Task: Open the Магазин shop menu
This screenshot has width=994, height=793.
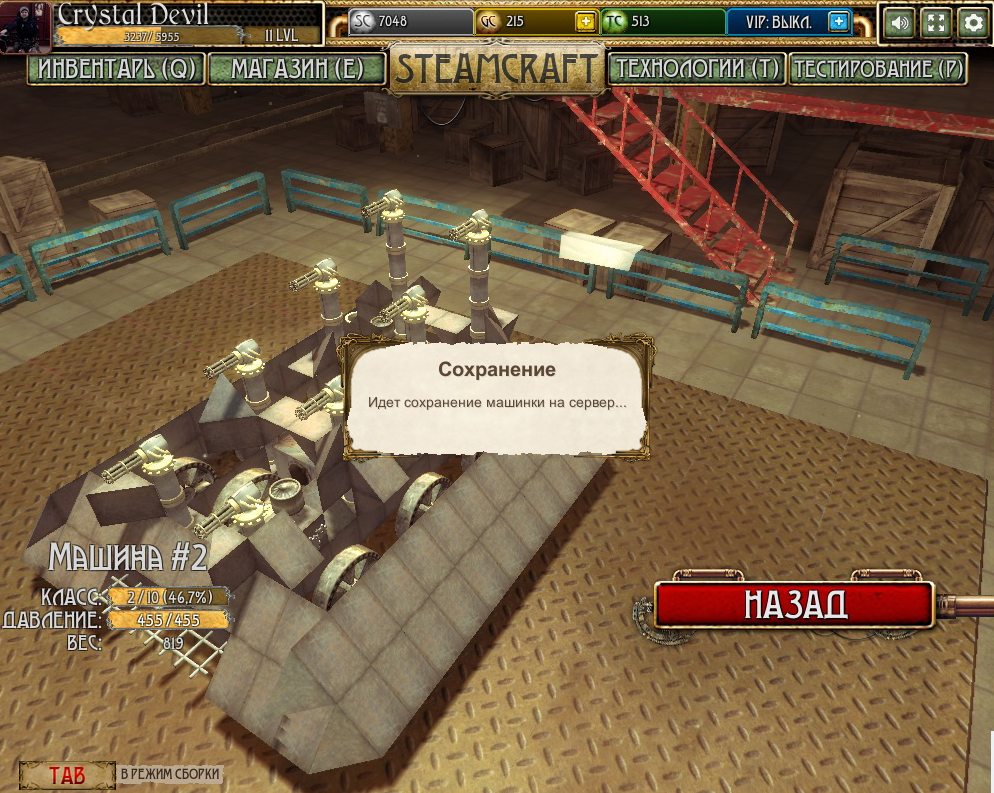Action: click(x=295, y=69)
